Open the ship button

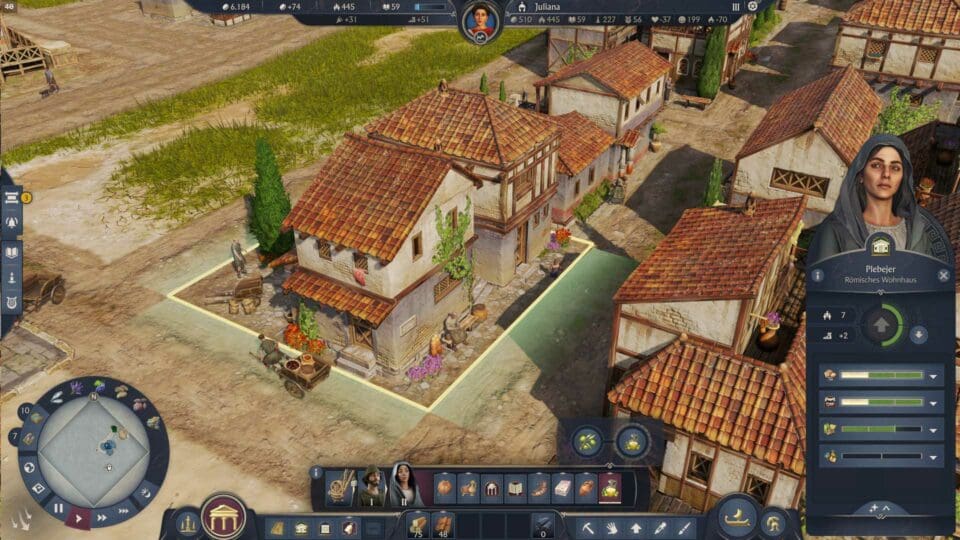click(x=737, y=515)
